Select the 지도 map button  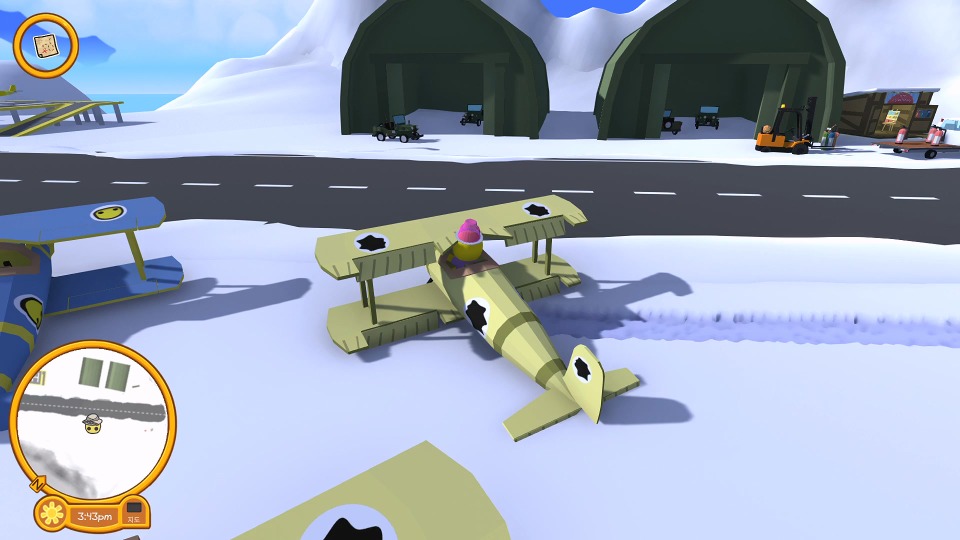pyautogui.click(x=133, y=514)
